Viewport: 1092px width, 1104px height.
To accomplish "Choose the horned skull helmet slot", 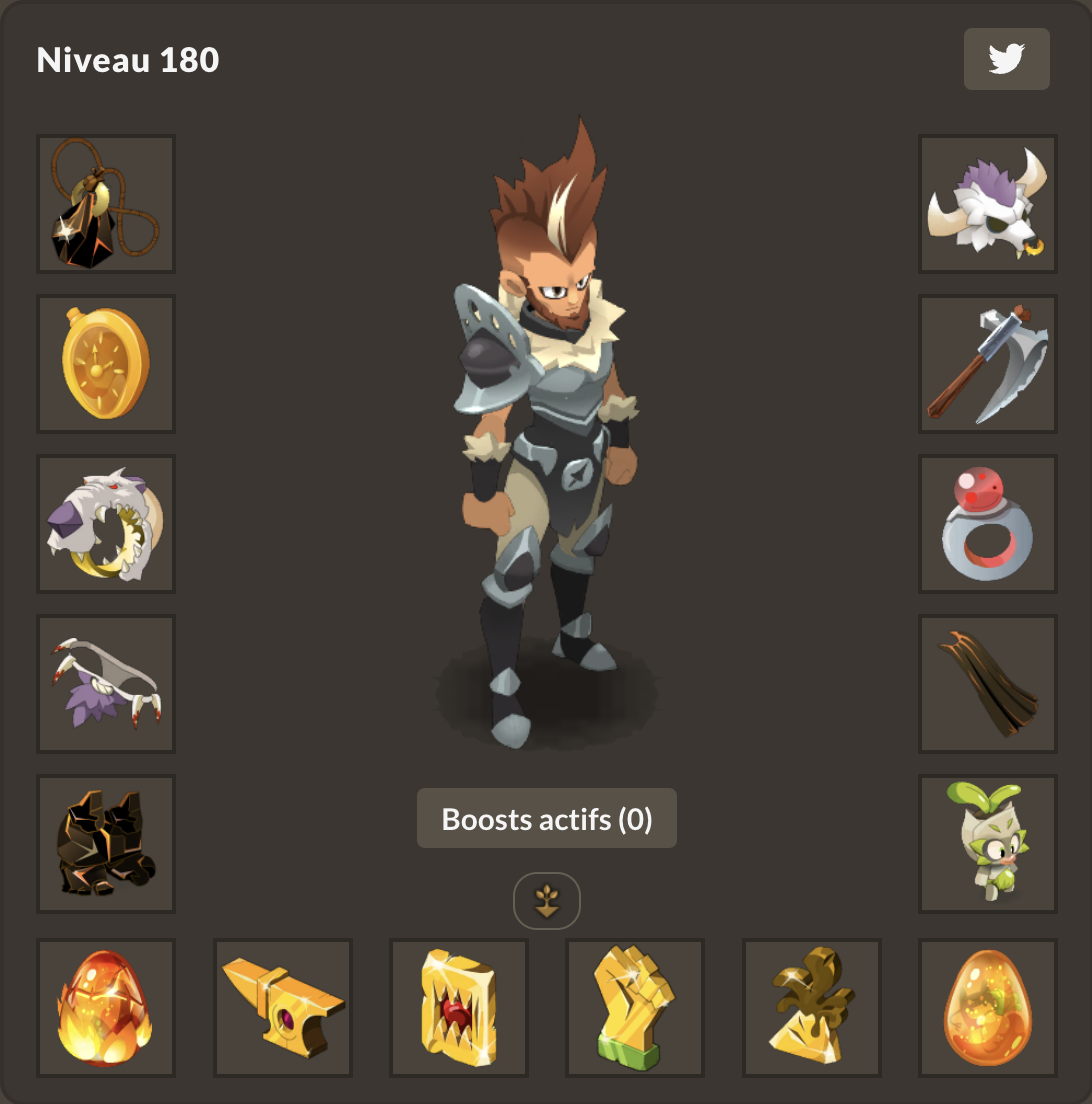I will [988, 204].
